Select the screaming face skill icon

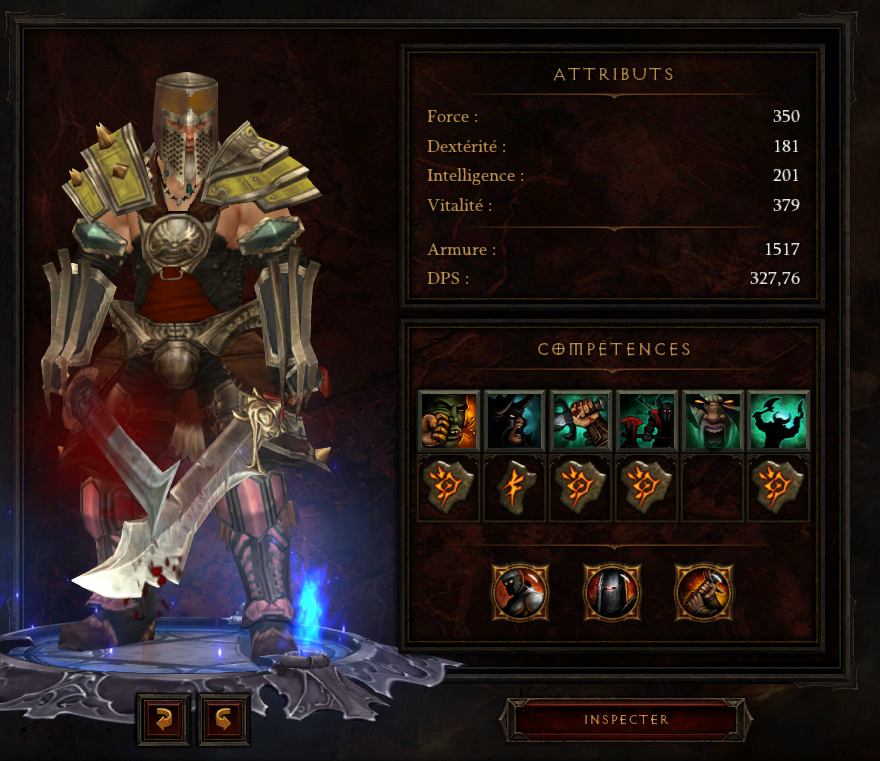tap(712, 420)
